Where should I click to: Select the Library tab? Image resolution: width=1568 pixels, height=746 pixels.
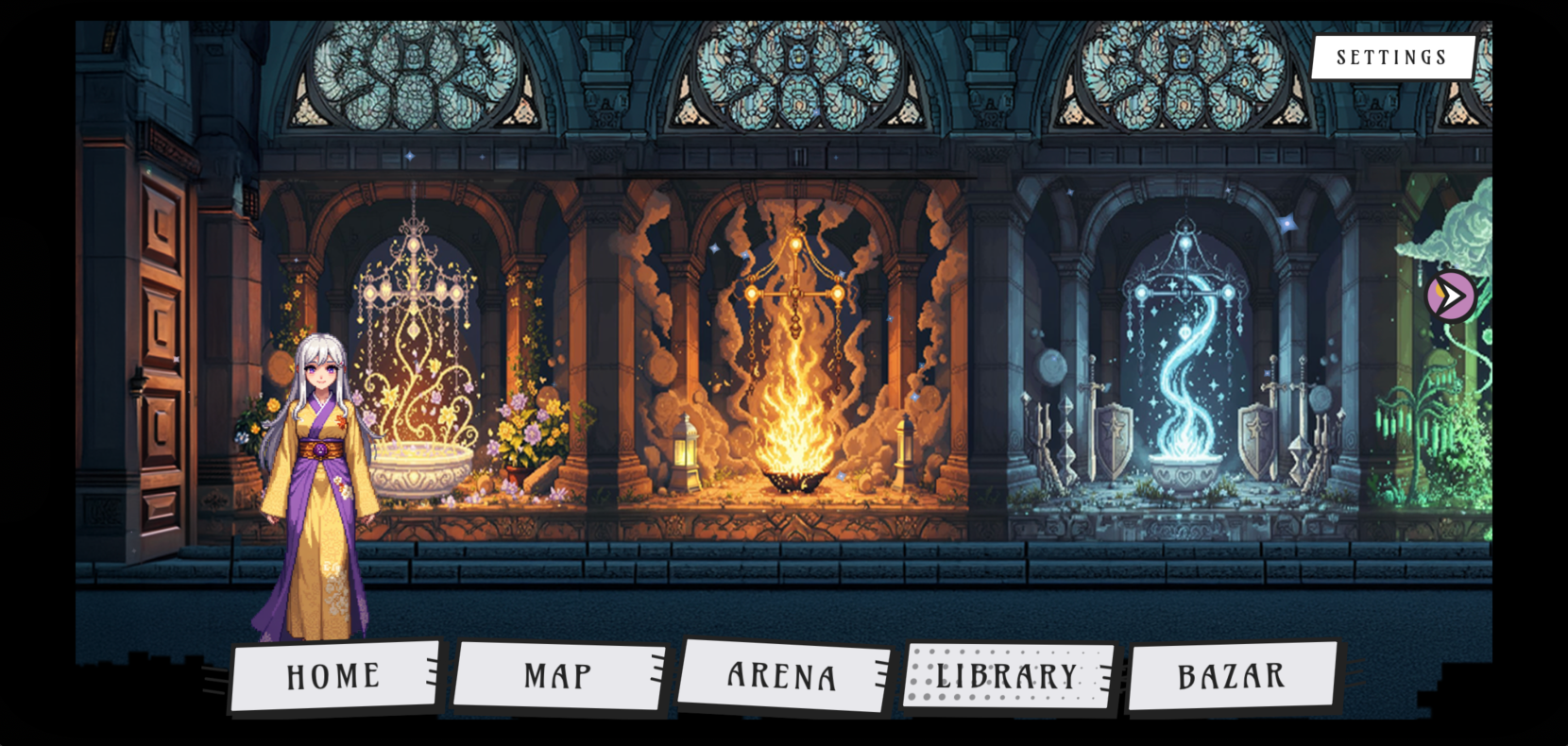(1007, 676)
